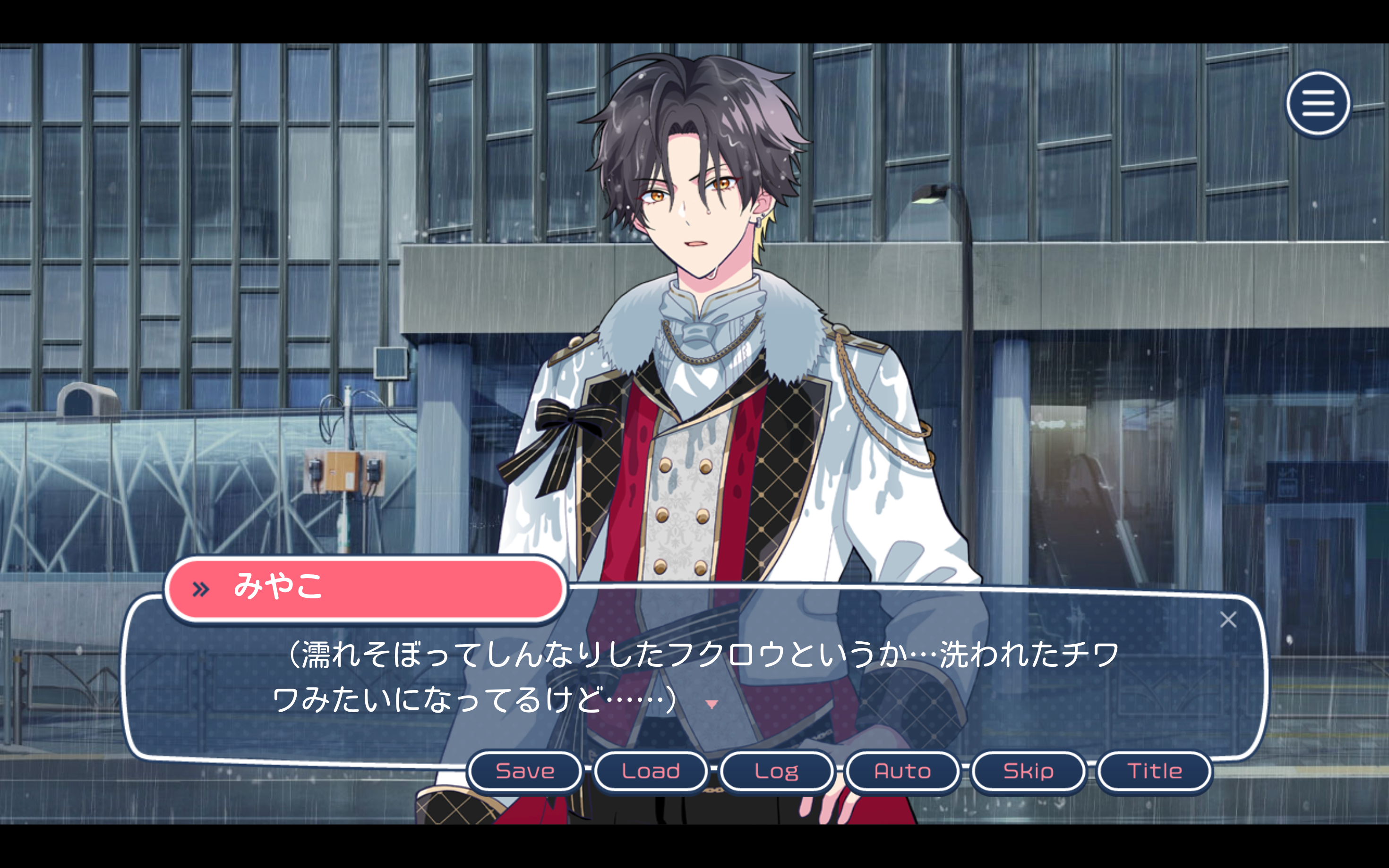1389x868 pixels.
Task: Save the game progress
Action: 525,771
